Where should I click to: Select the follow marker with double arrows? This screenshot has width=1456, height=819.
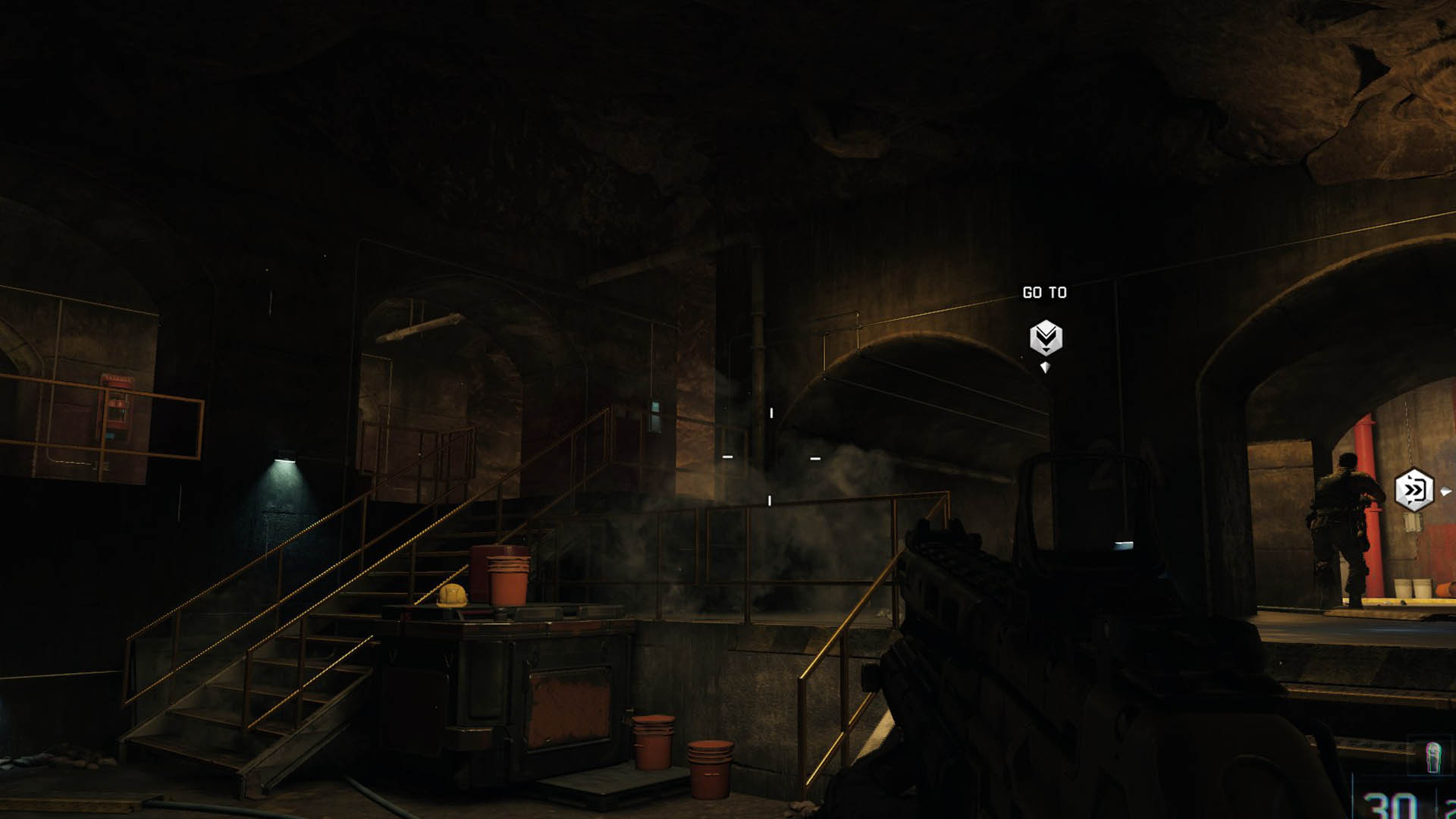[x=1414, y=491]
